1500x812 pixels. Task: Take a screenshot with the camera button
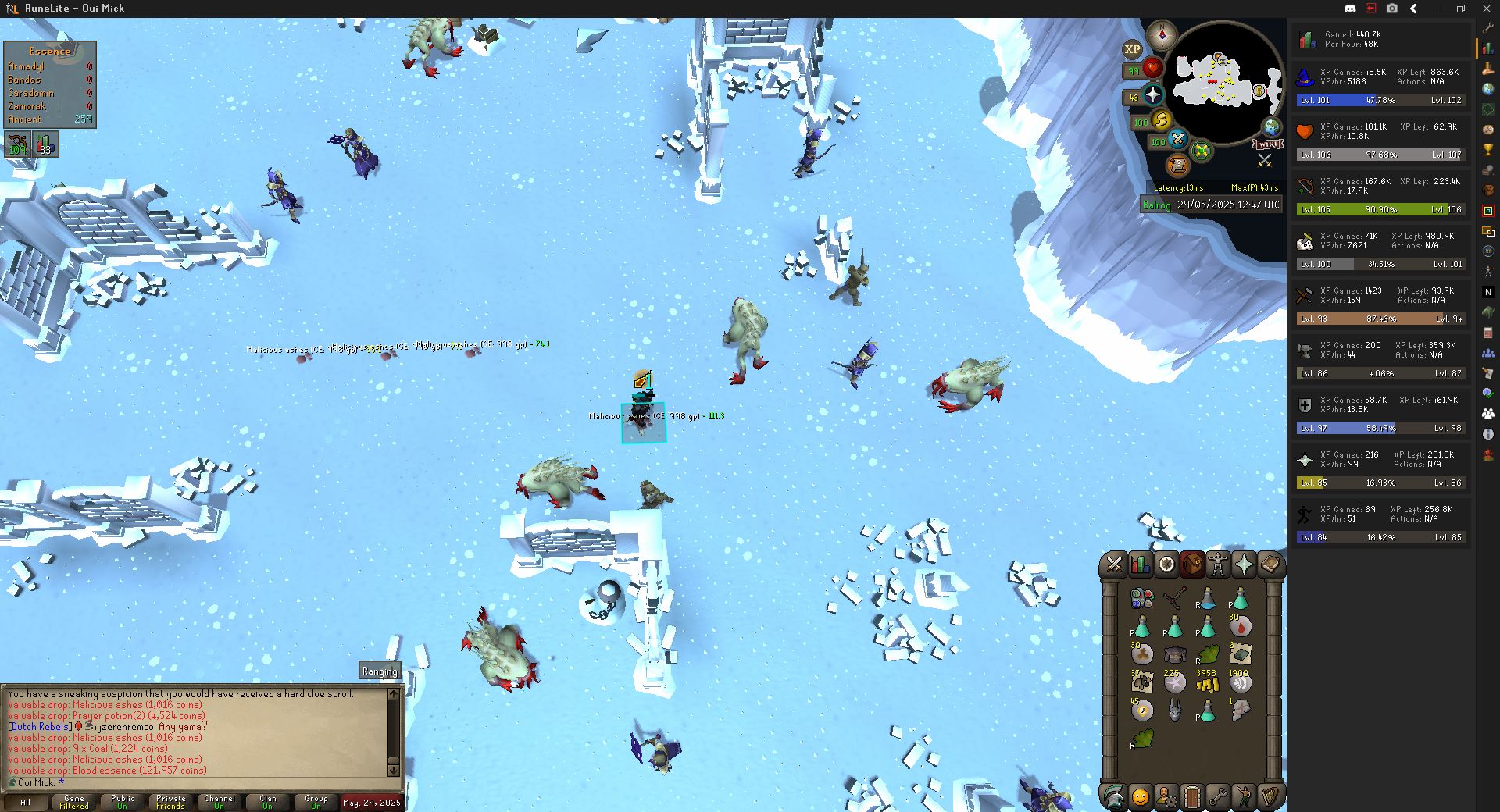tap(1392, 9)
